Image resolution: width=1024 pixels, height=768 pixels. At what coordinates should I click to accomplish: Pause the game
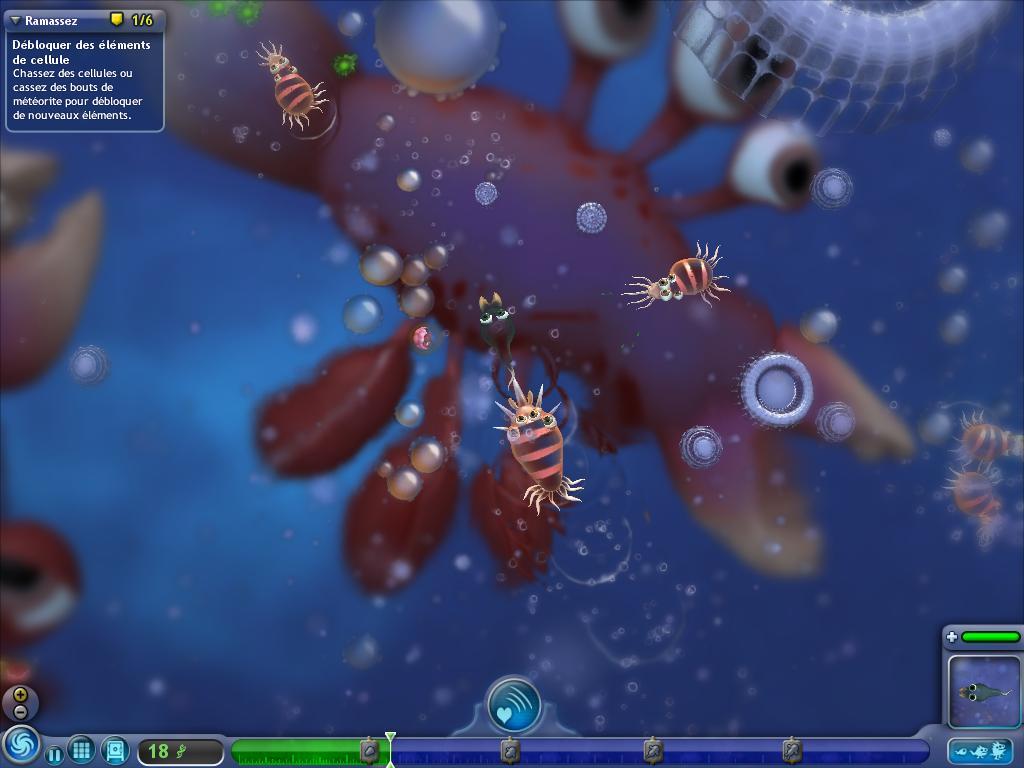pyautogui.click(x=54, y=753)
